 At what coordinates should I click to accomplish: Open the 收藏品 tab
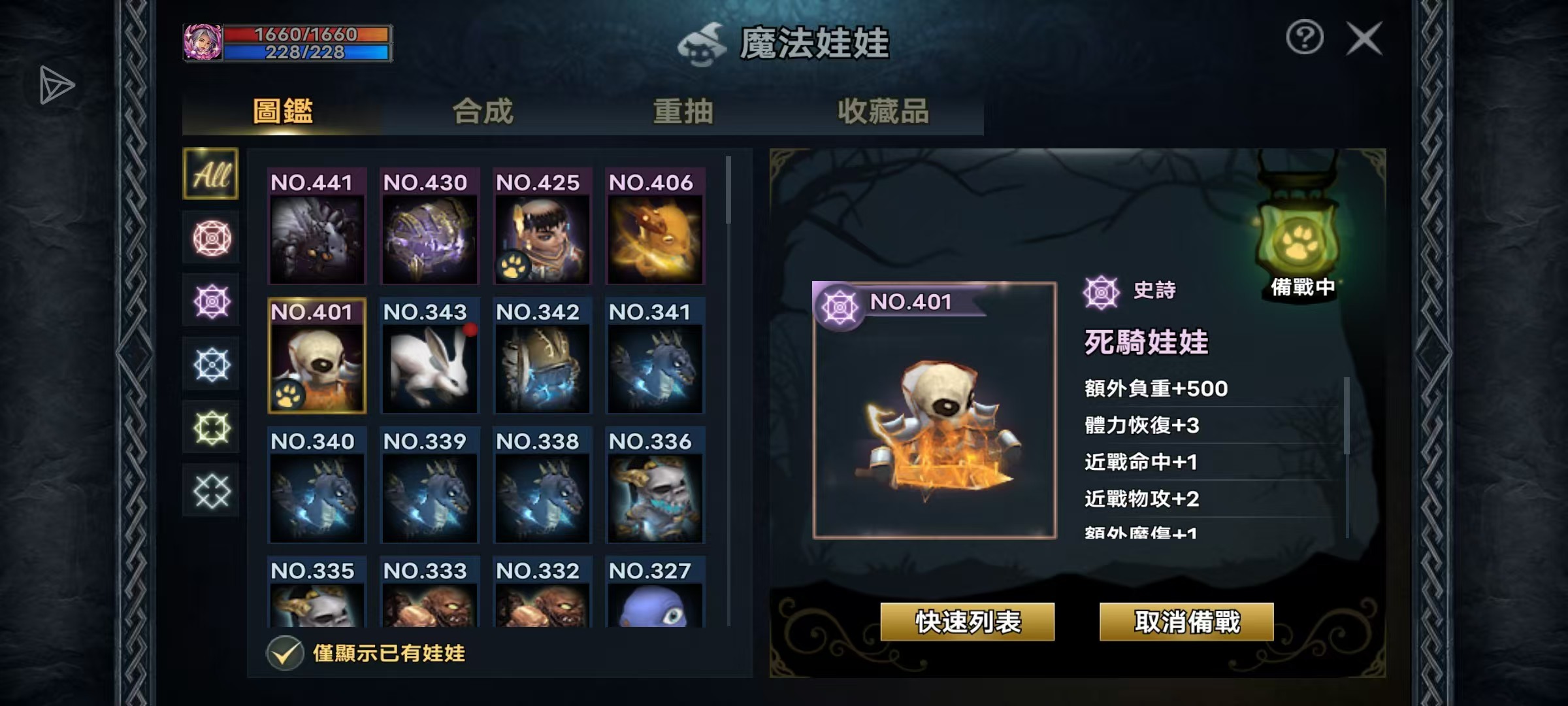pos(883,111)
